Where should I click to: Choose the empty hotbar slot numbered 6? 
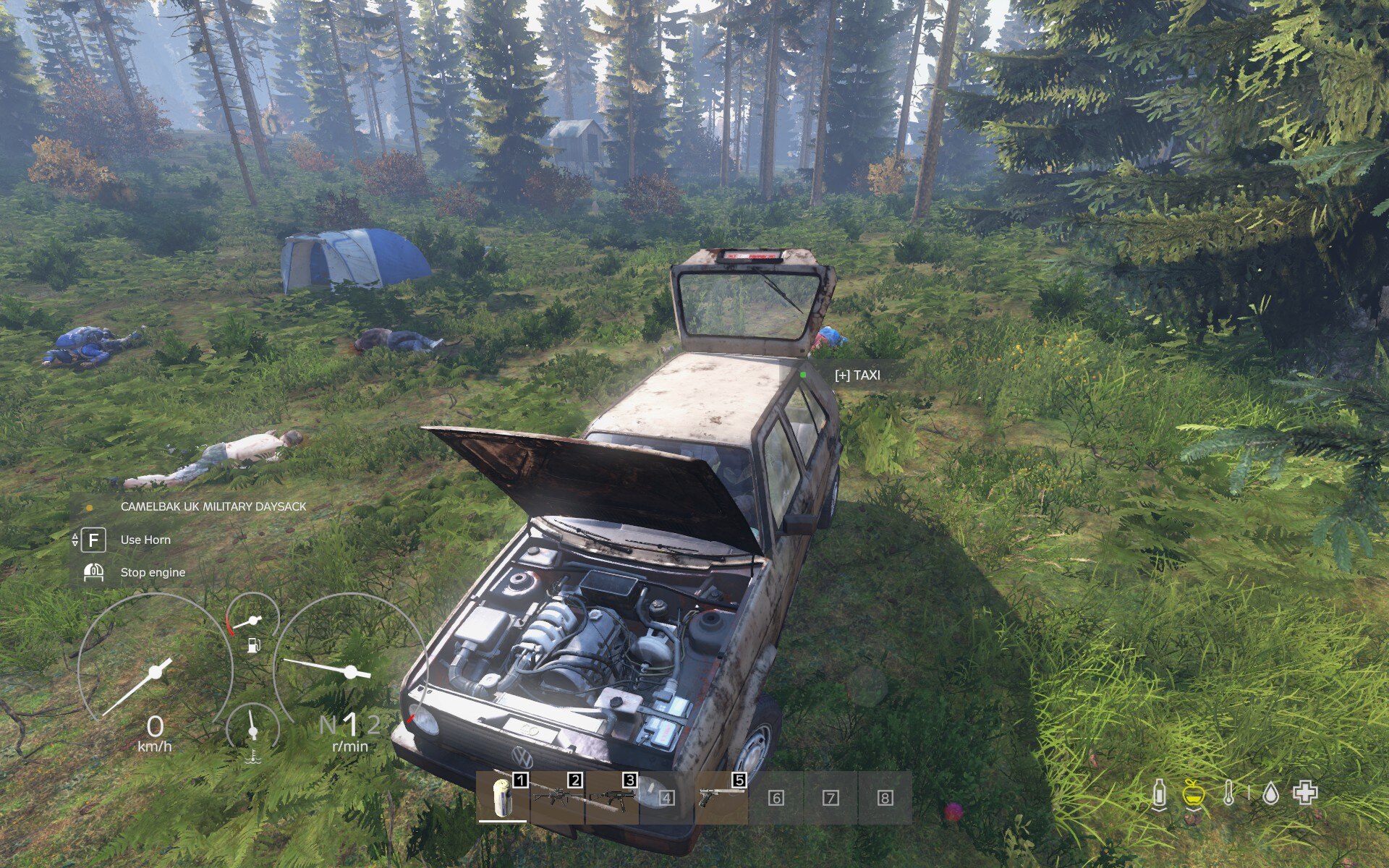pos(776,797)
